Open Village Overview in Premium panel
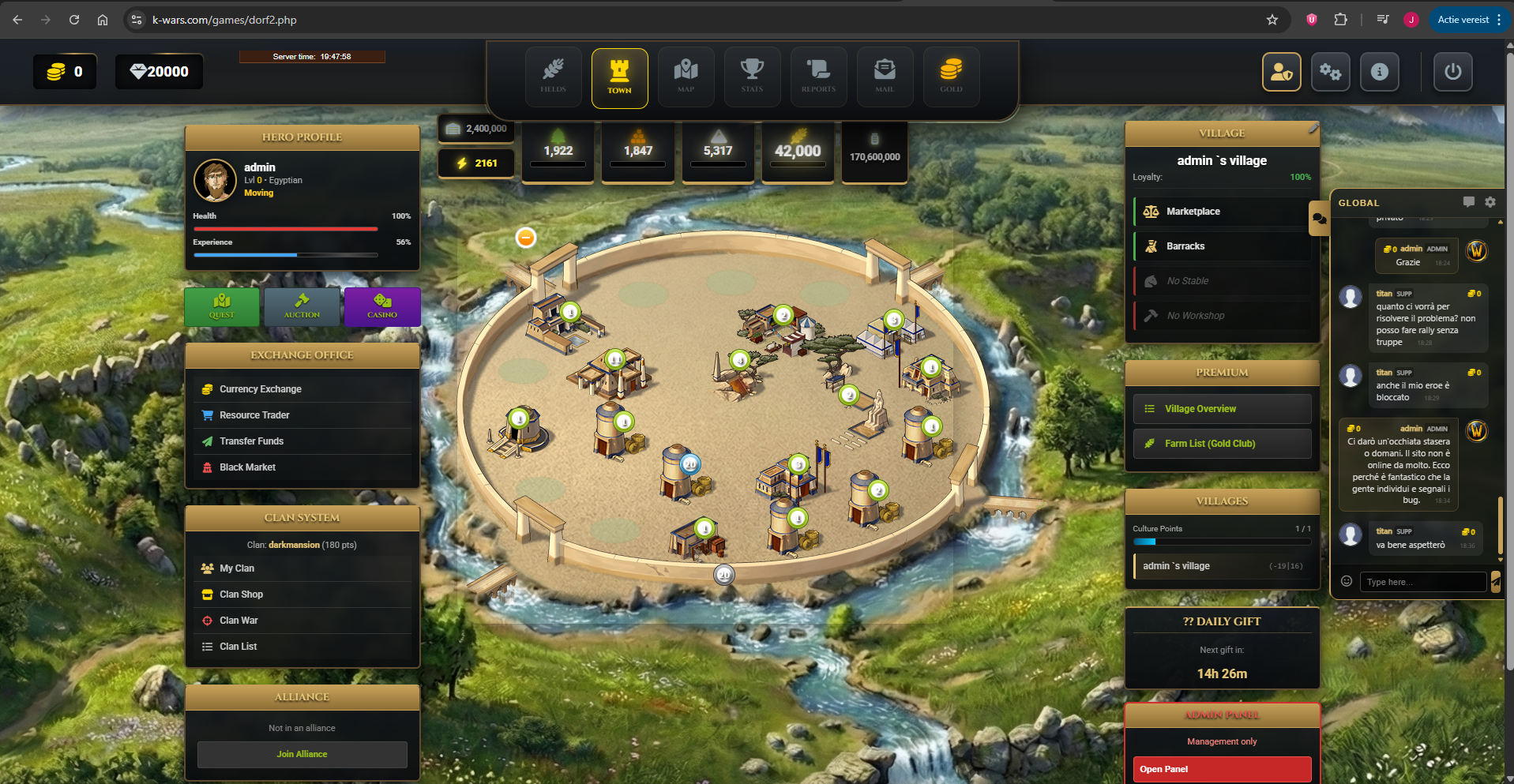Image resolution: width=1514 pixels, height=784 pixels. point(1200,409)
